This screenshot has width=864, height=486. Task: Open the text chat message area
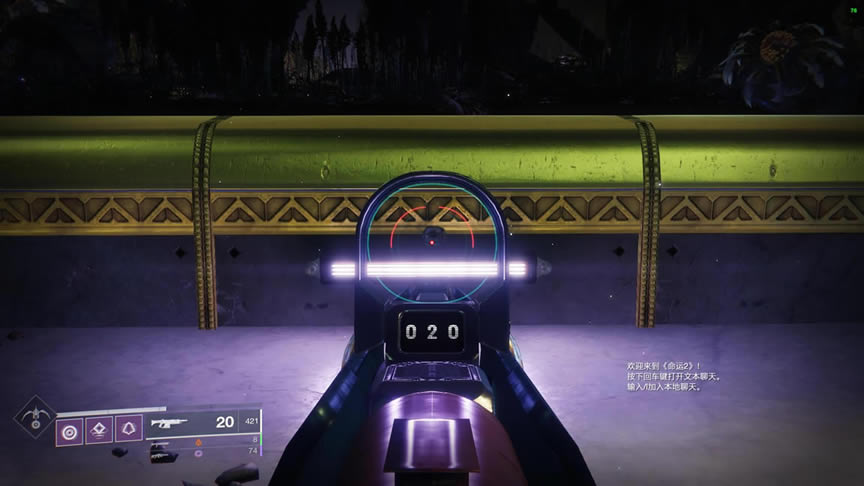click(662, 377)
